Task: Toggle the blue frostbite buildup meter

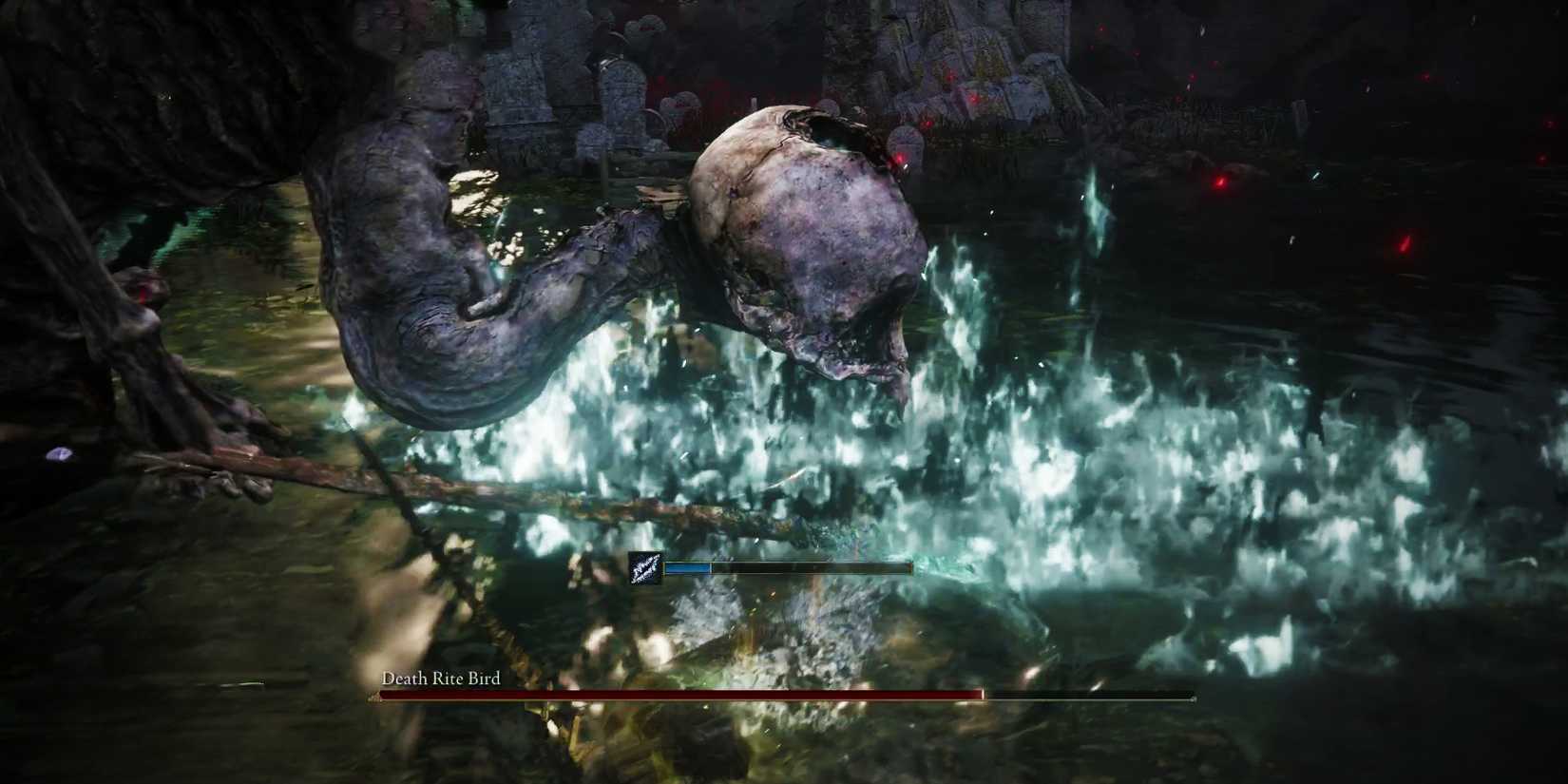Action: pos(689,567)
